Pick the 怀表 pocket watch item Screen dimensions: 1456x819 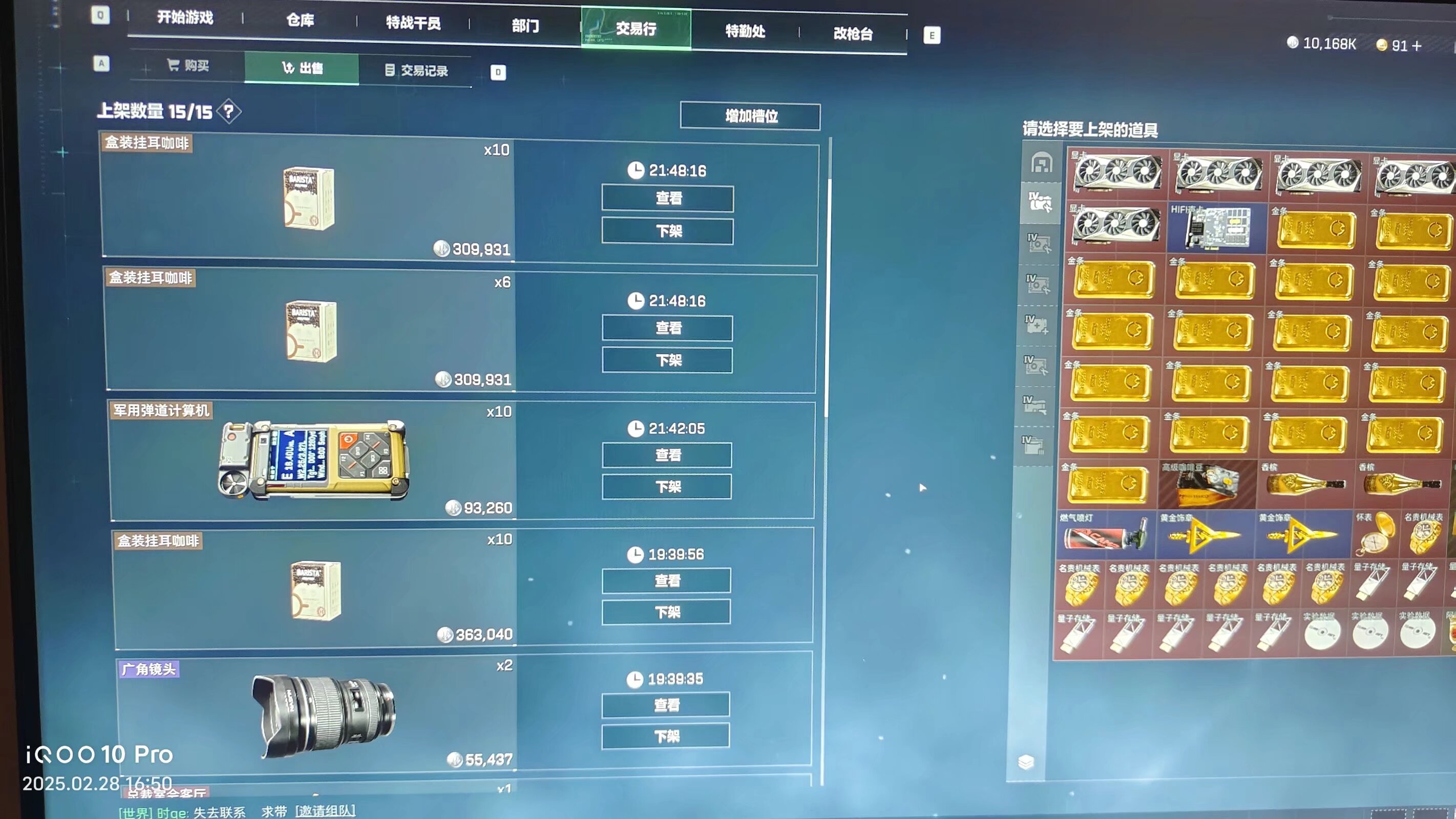1375,534
